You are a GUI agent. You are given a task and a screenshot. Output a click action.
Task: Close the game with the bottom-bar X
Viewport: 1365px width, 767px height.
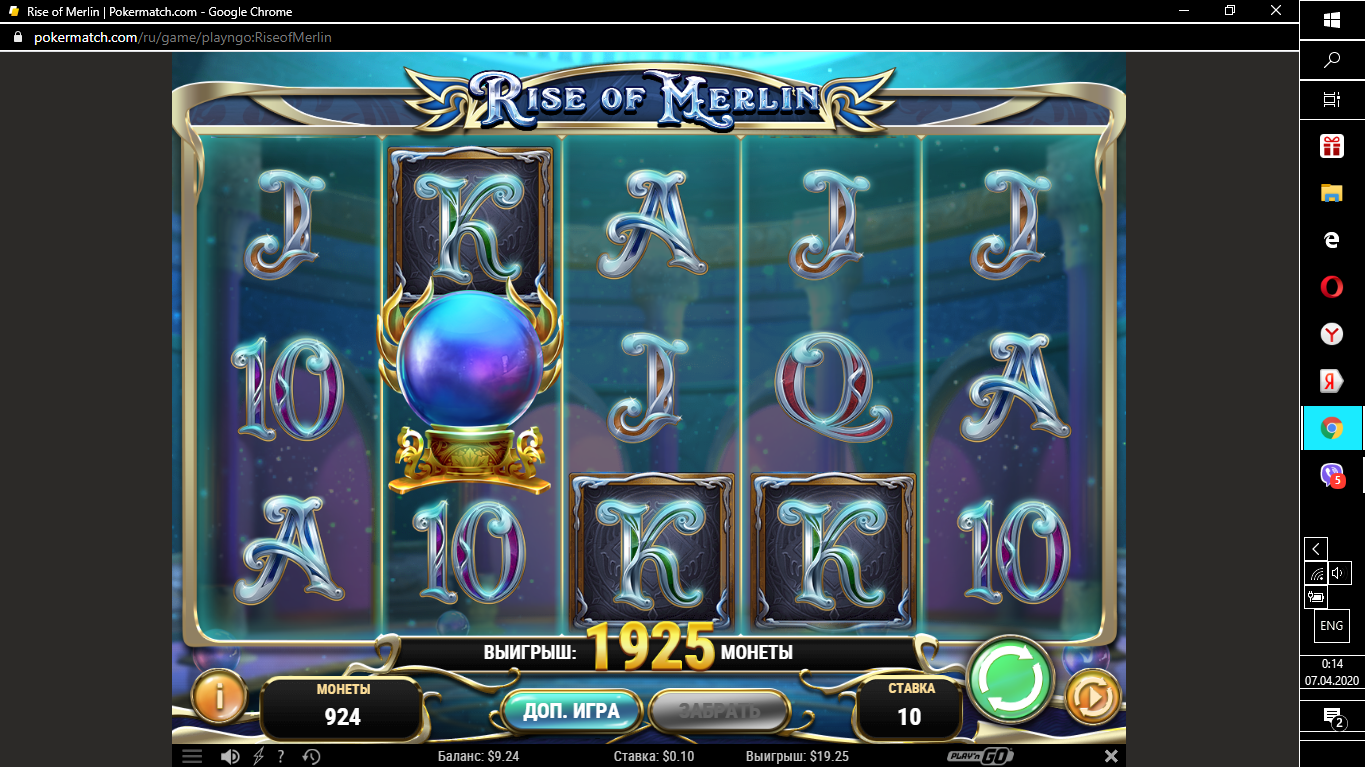(x=1111, y=756)
